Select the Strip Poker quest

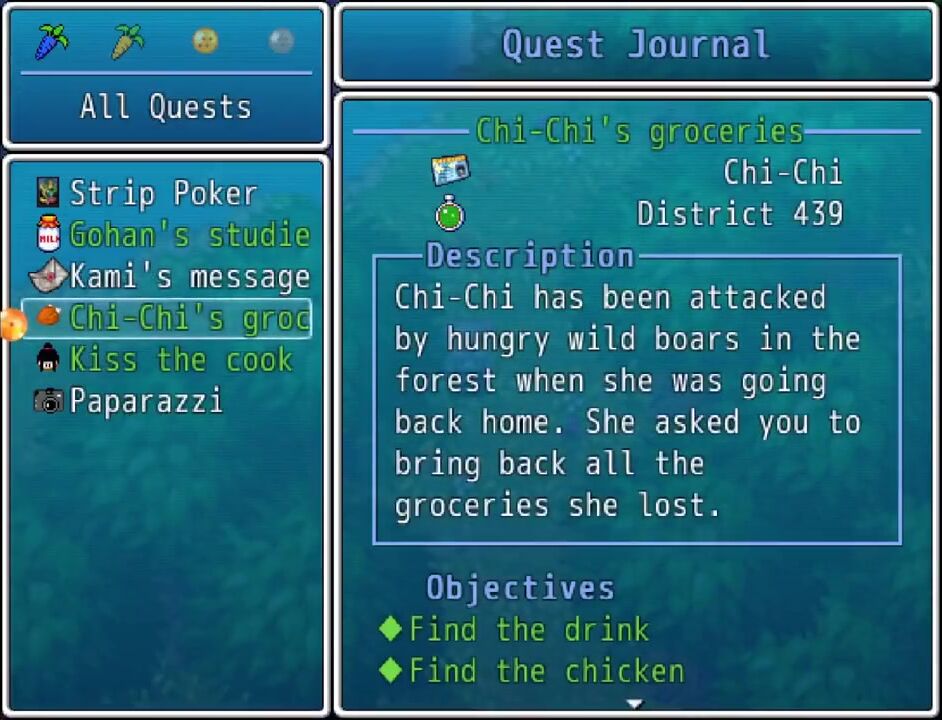pos(163,193)
